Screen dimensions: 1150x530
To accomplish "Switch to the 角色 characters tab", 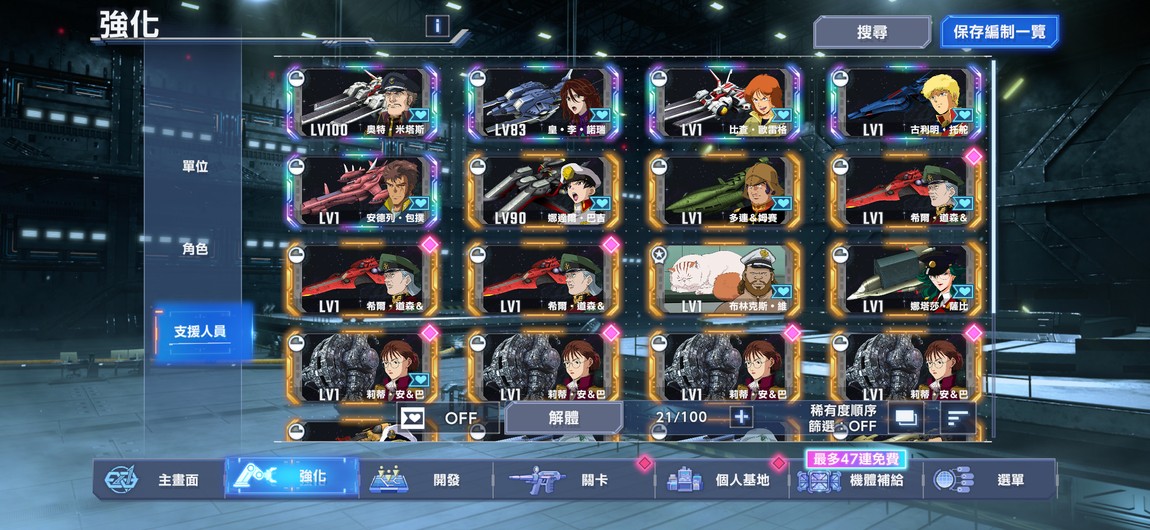I will tap(195, 249).
